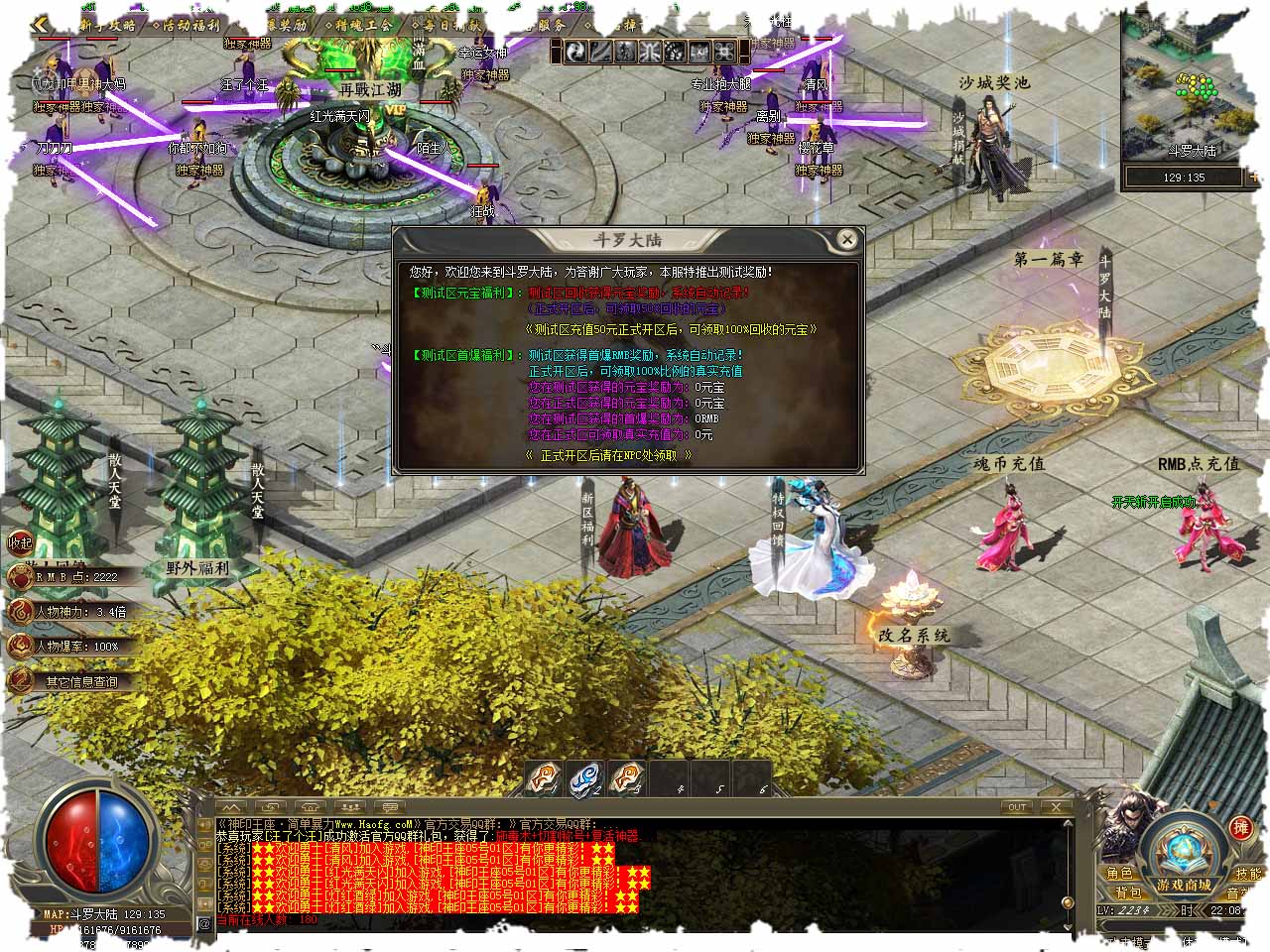Click the yin-yang icon in top toolbar

[x=577, y=52]
